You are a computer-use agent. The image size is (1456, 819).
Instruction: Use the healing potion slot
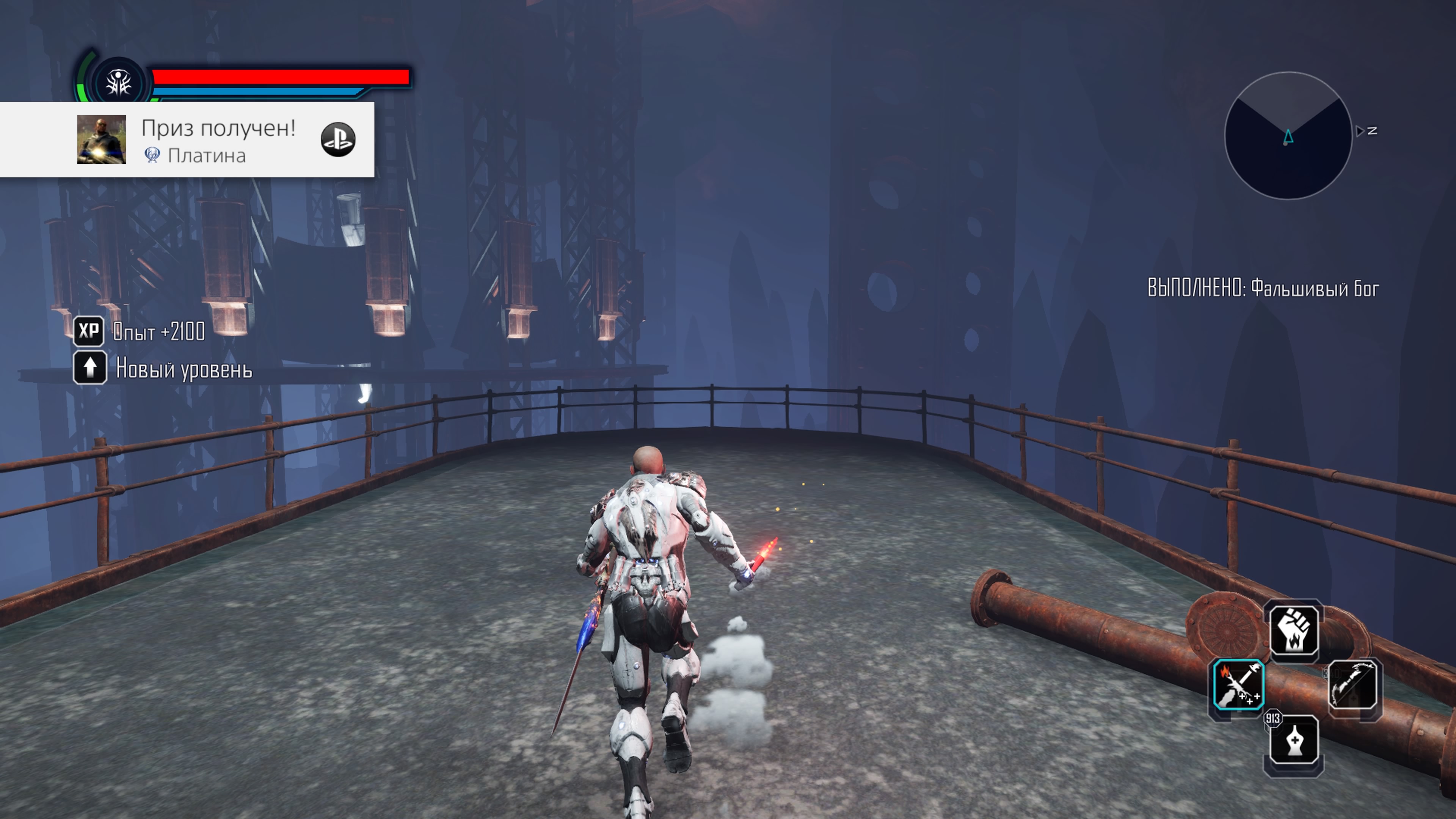[x=1294, y=740]
